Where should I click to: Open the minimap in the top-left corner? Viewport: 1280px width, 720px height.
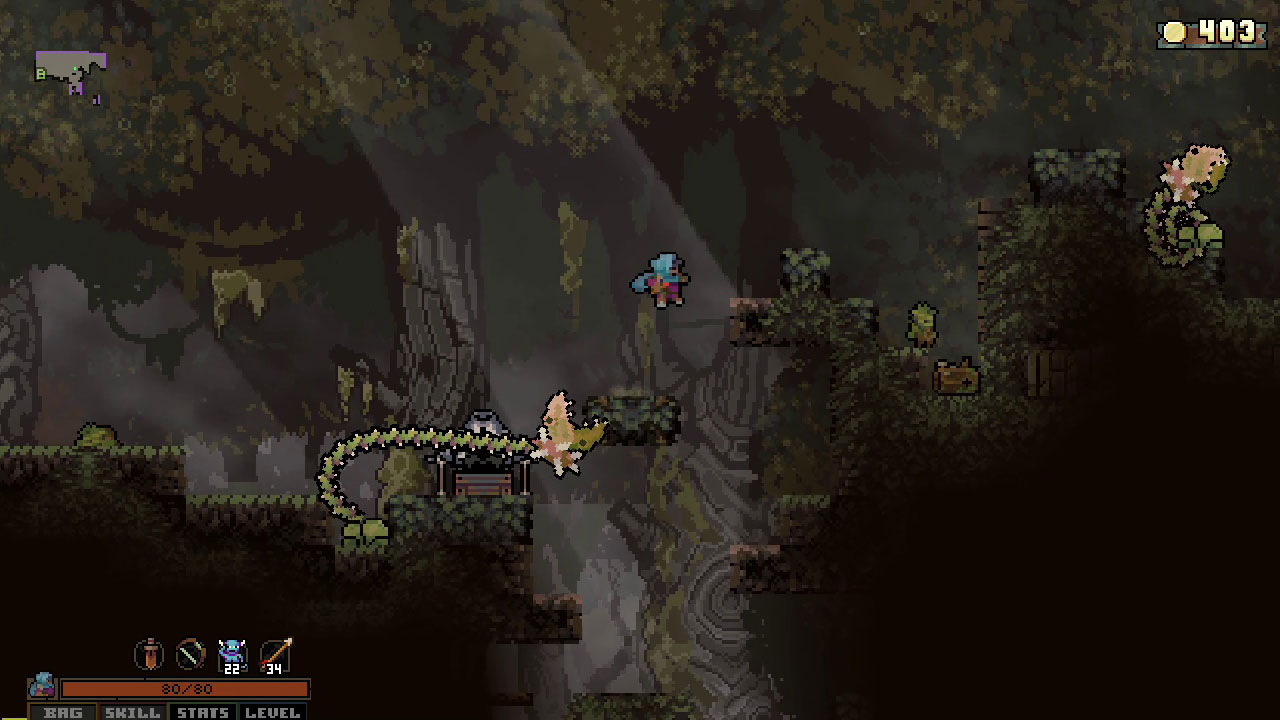[70, 70]
